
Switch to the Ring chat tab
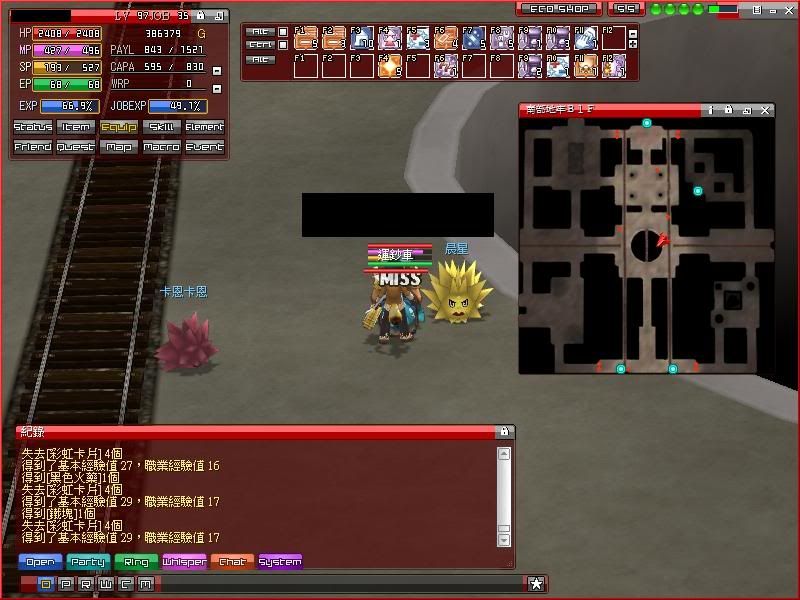pos(136,562)
